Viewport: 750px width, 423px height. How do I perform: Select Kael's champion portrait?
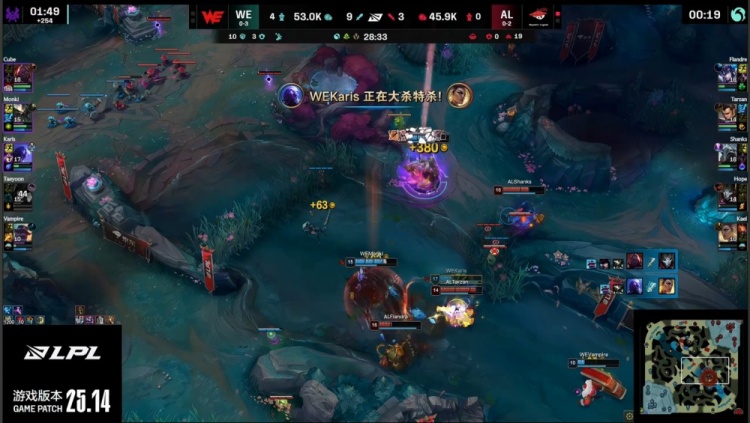(x=727, y=233)
